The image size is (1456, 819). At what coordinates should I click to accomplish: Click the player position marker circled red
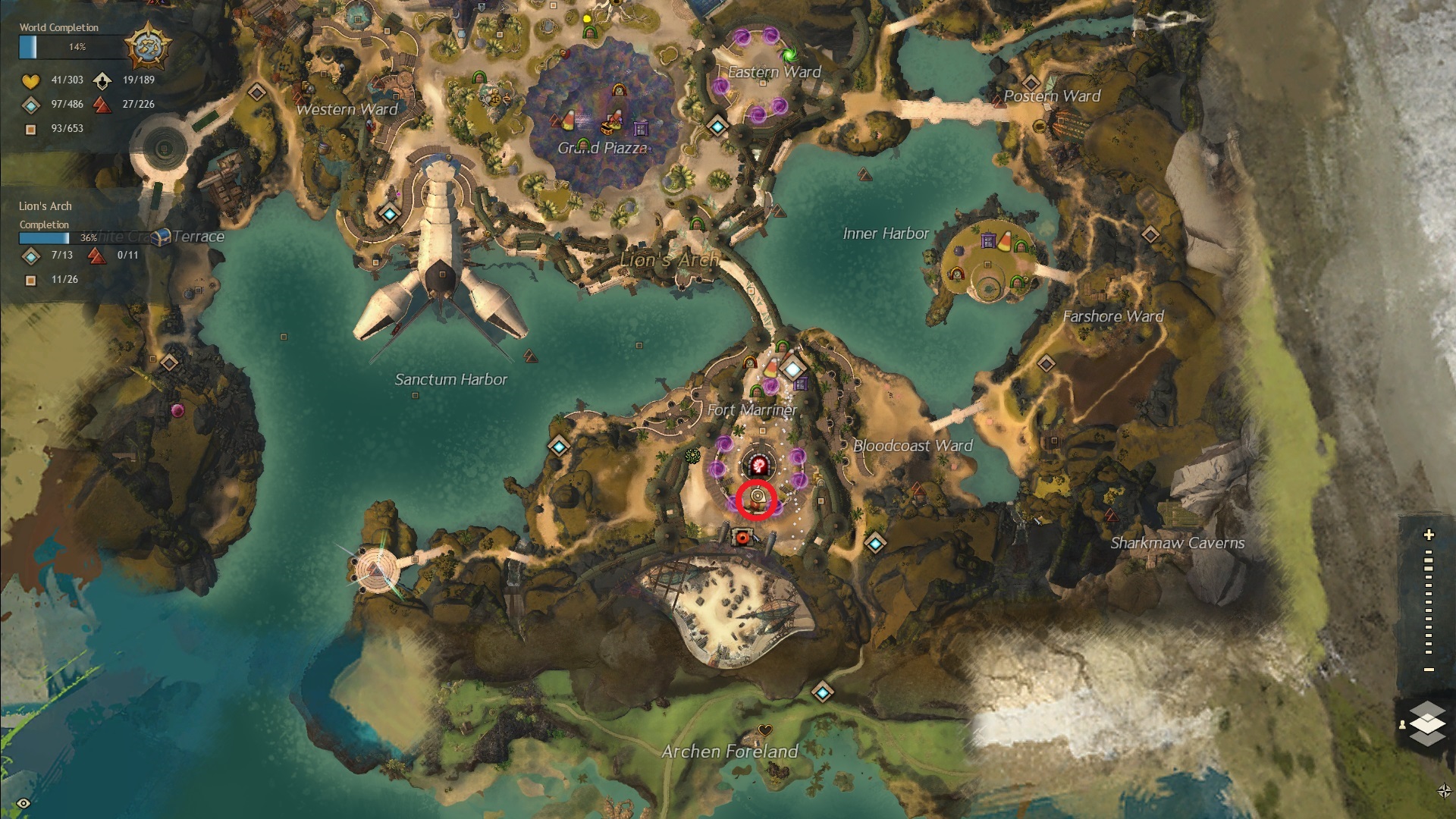tap(757, 498)
